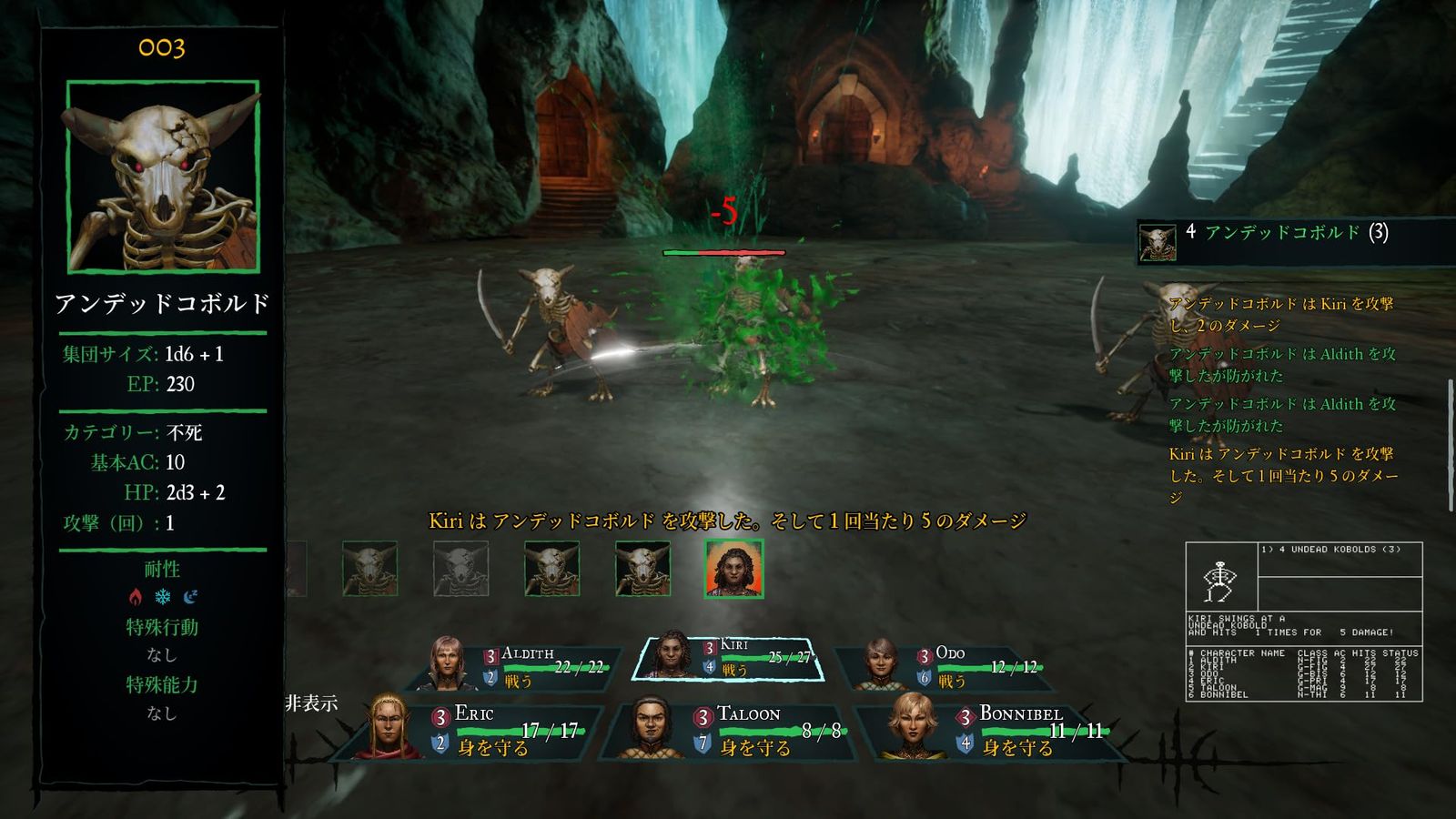1456x819 pixels.
Task: Click the combat log scrollbar
Action: coord(1450,446)
